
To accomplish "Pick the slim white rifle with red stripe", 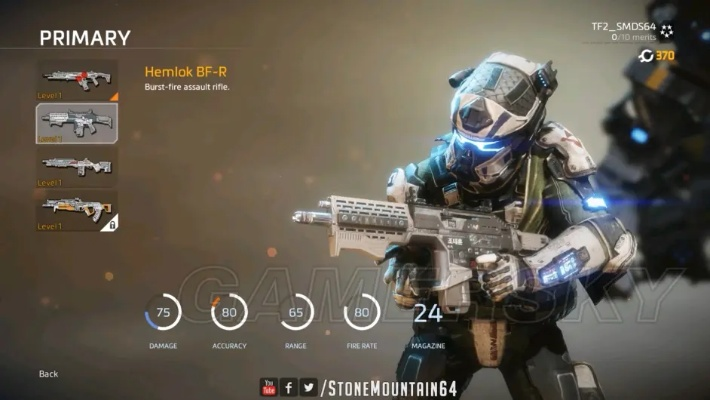I will [77, 166].
